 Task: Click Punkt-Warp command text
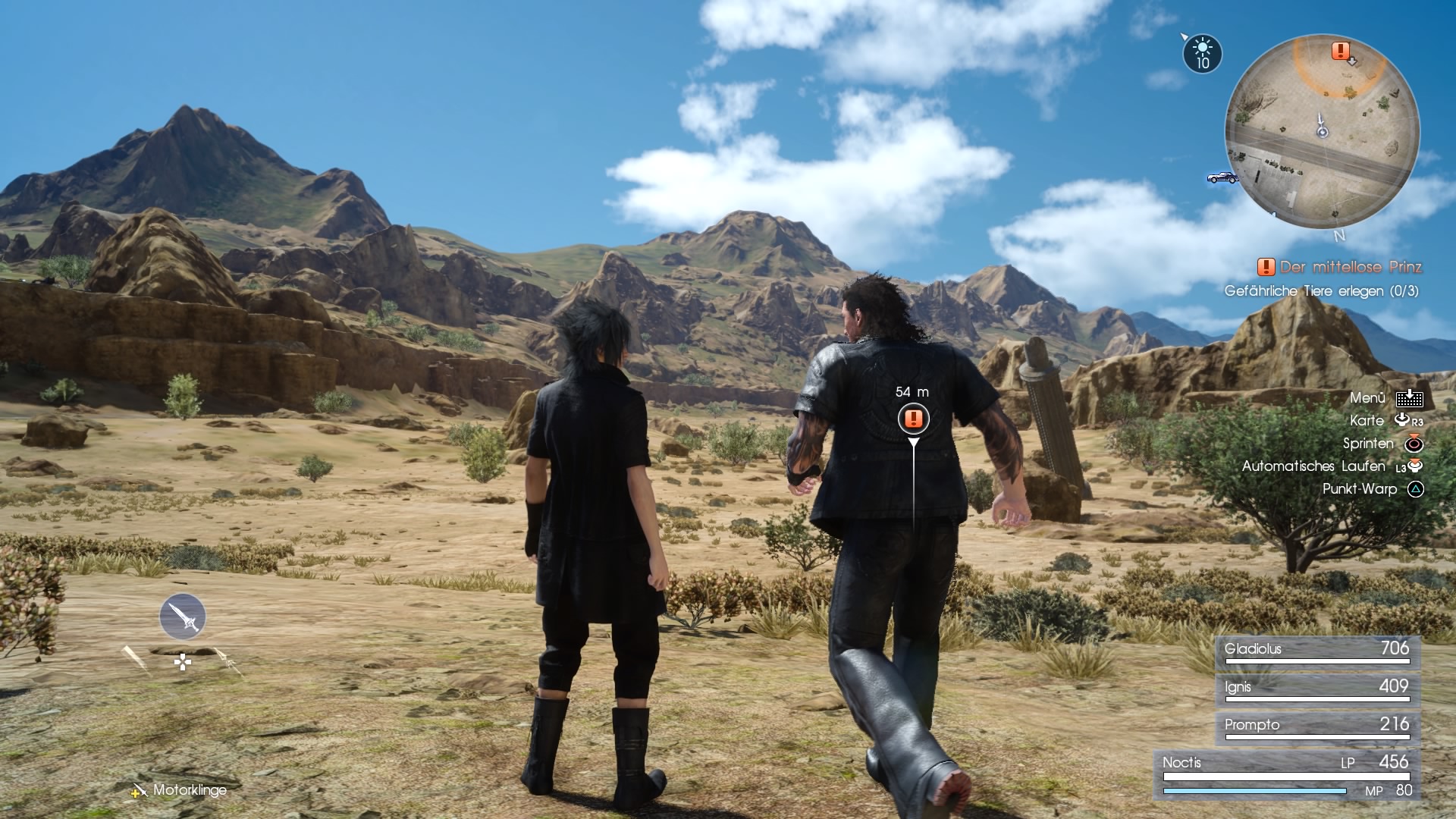click(x=1361, y=489)
